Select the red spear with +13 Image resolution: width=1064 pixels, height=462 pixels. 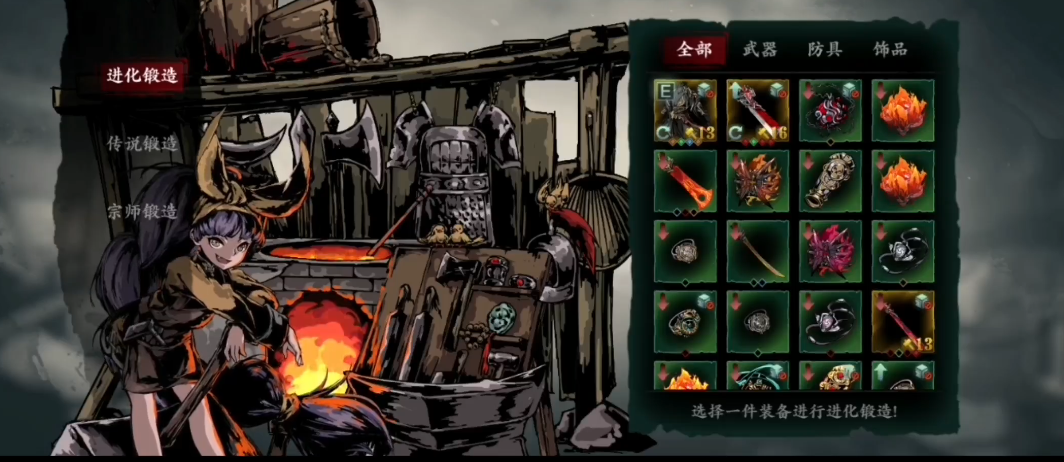pos(903,321)
